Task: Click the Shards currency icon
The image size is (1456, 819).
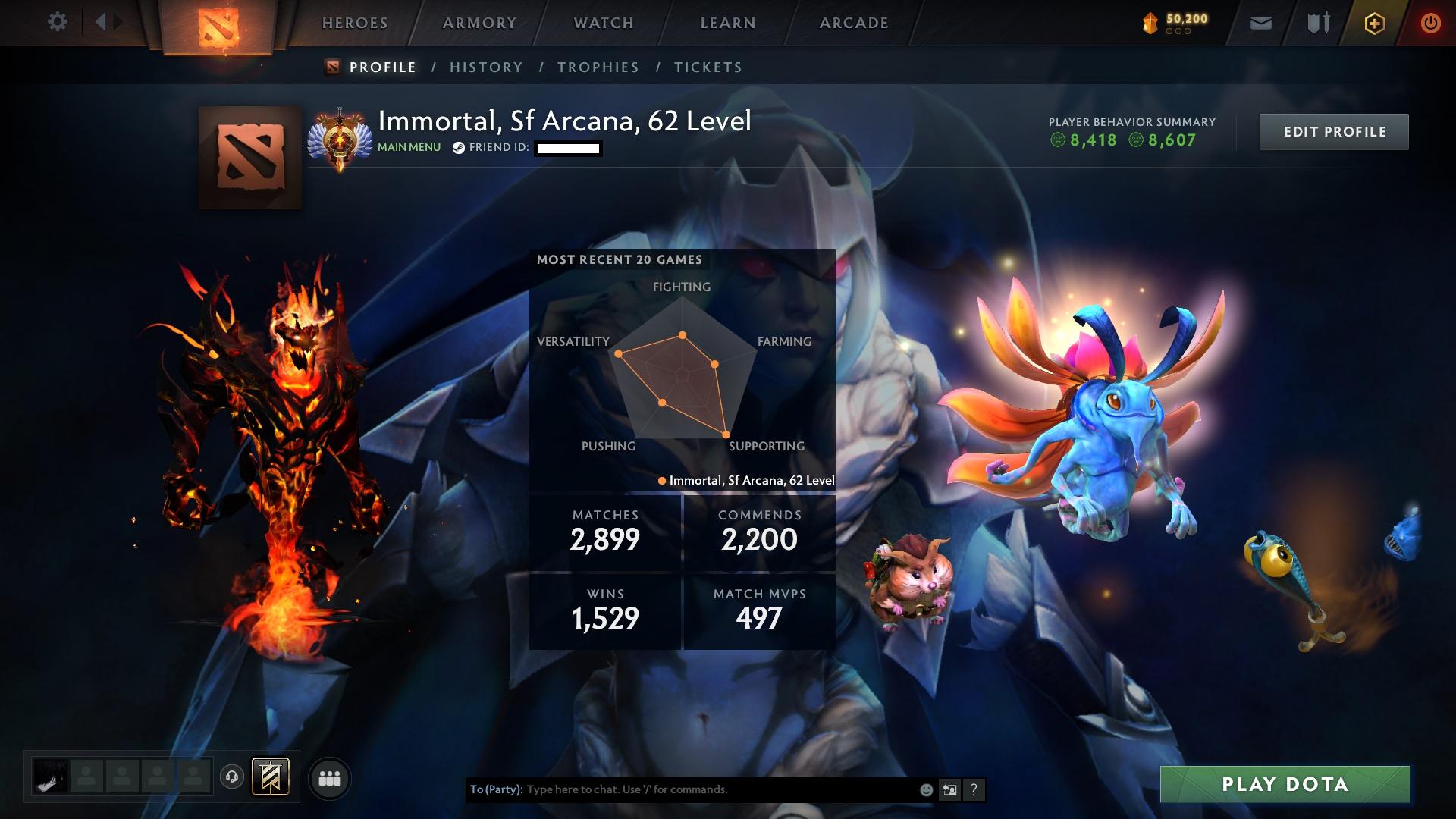Action: click(1150, 21)
